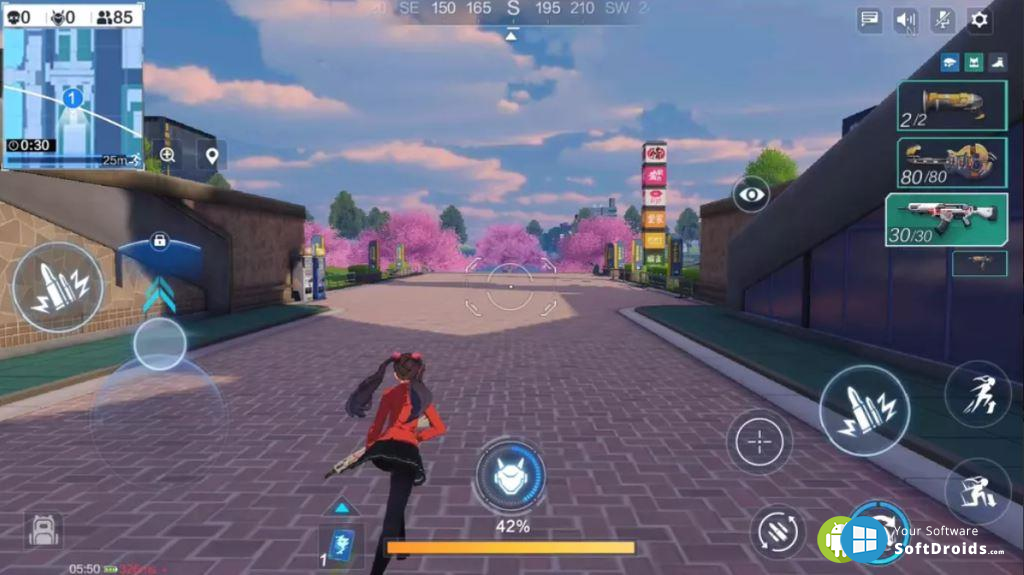Screen dimensions: 1024x575
Task: Tap the jump character button
Action: pos(977,394)
